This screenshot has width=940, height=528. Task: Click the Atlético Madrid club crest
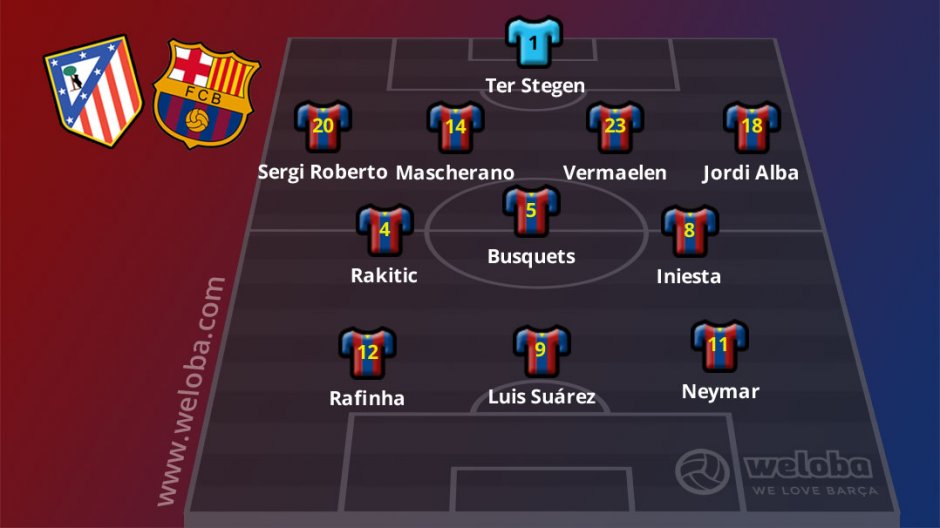point(94,90)
